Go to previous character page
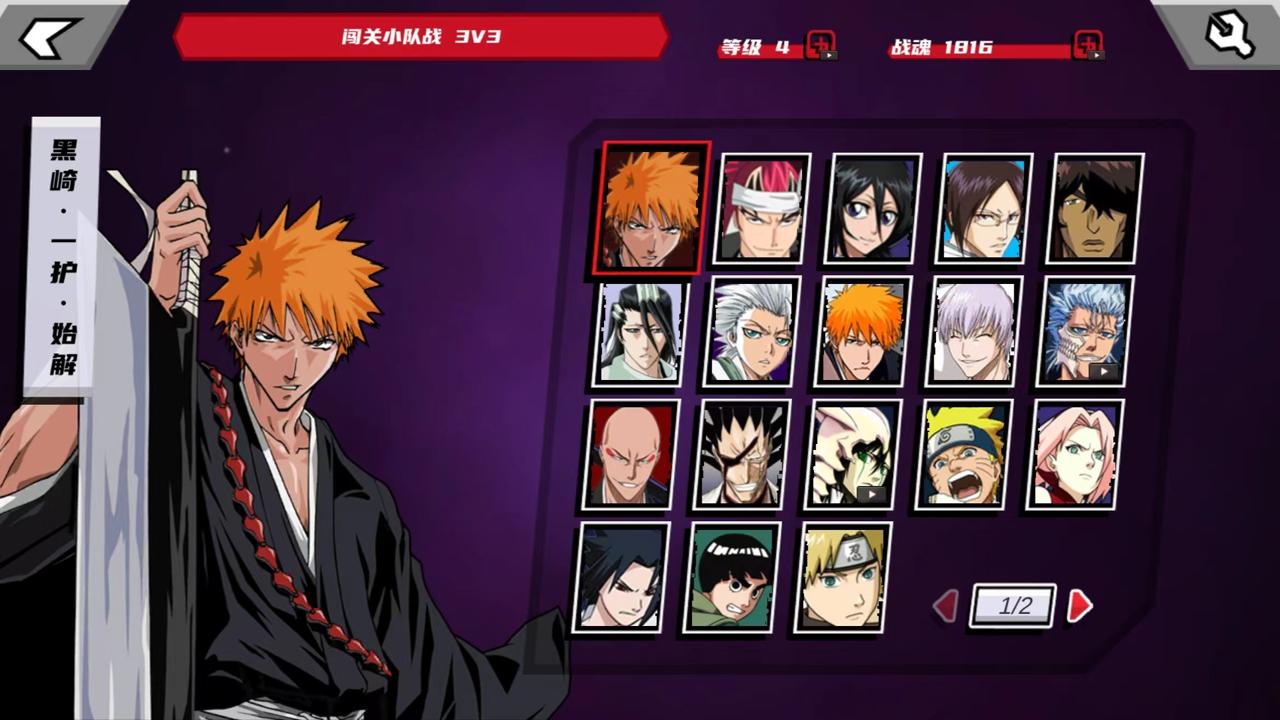Viewport: 1280px width, 720px height. pos(945,606)
